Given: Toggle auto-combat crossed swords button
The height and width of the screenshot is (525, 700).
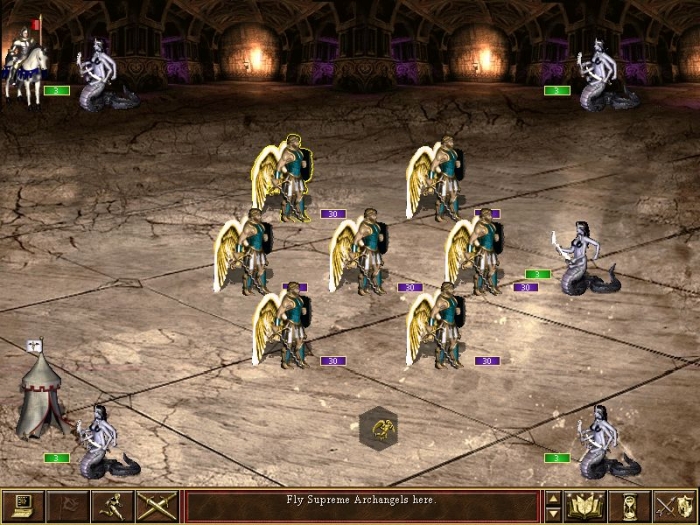Looking at the screenshot, I should tap(157, 506).
